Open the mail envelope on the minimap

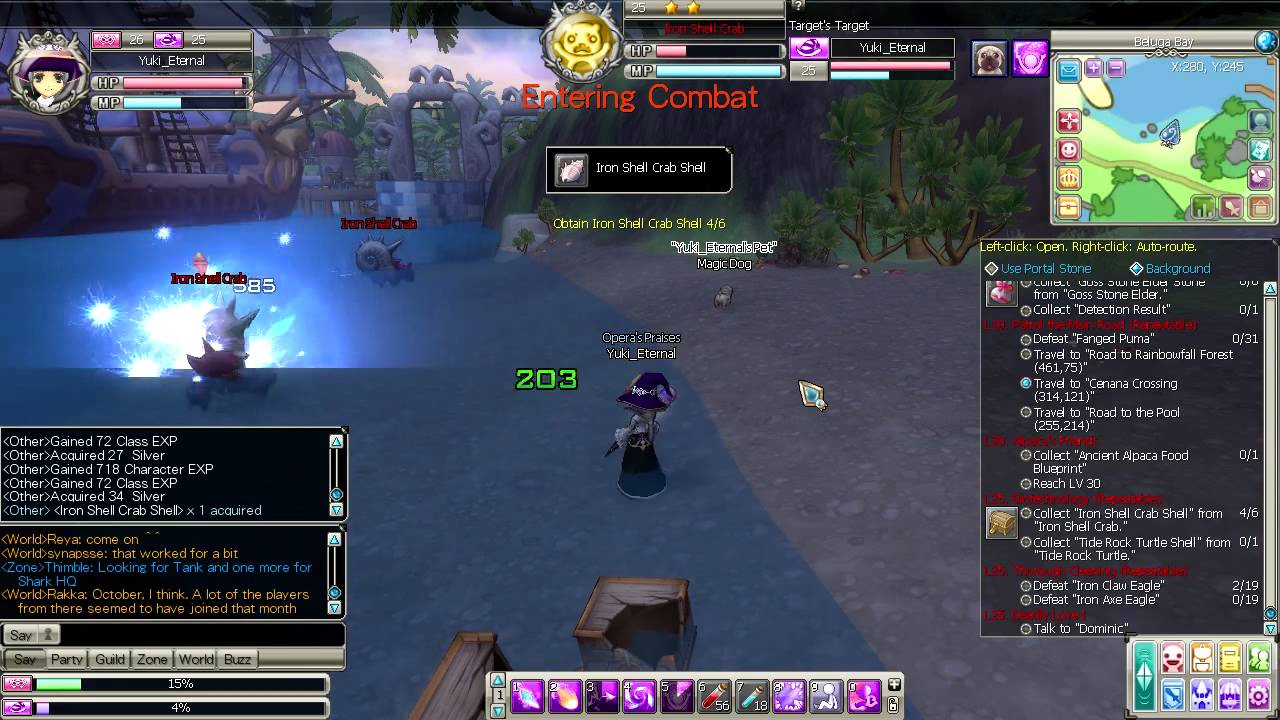tap(1069, 70)
